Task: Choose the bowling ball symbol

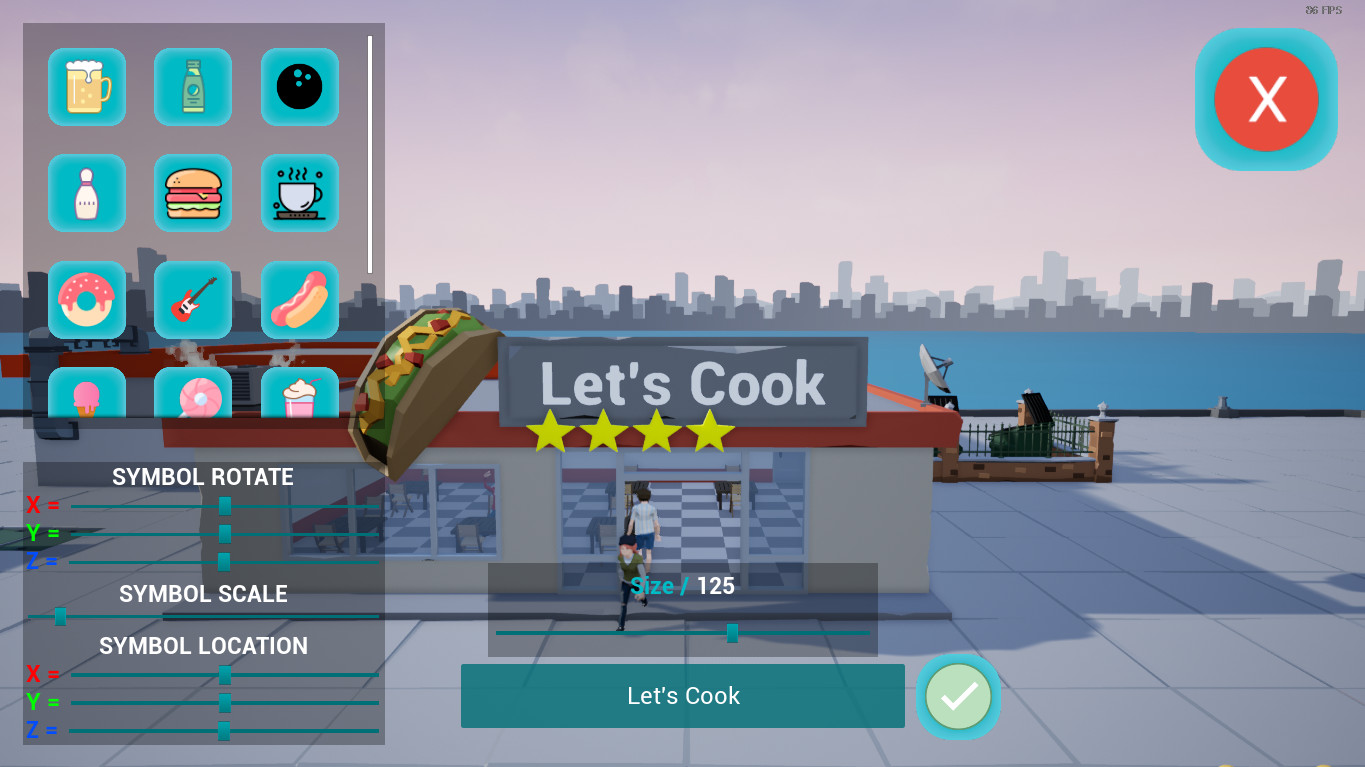Action: [299, 87]
